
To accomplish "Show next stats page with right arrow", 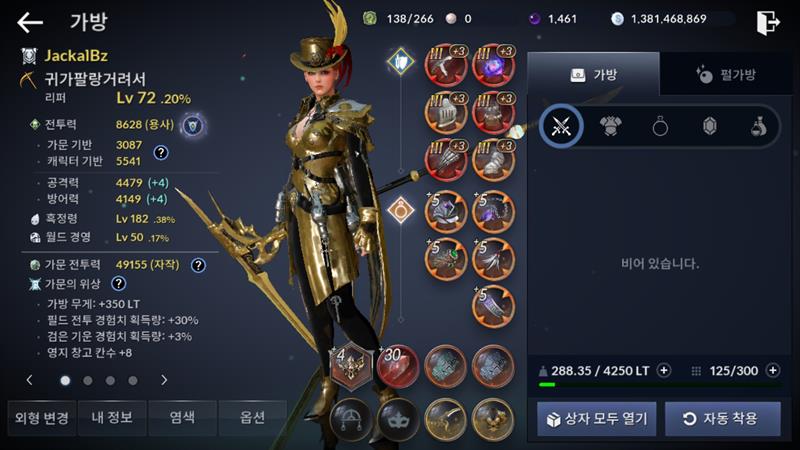I will [164, 380].
